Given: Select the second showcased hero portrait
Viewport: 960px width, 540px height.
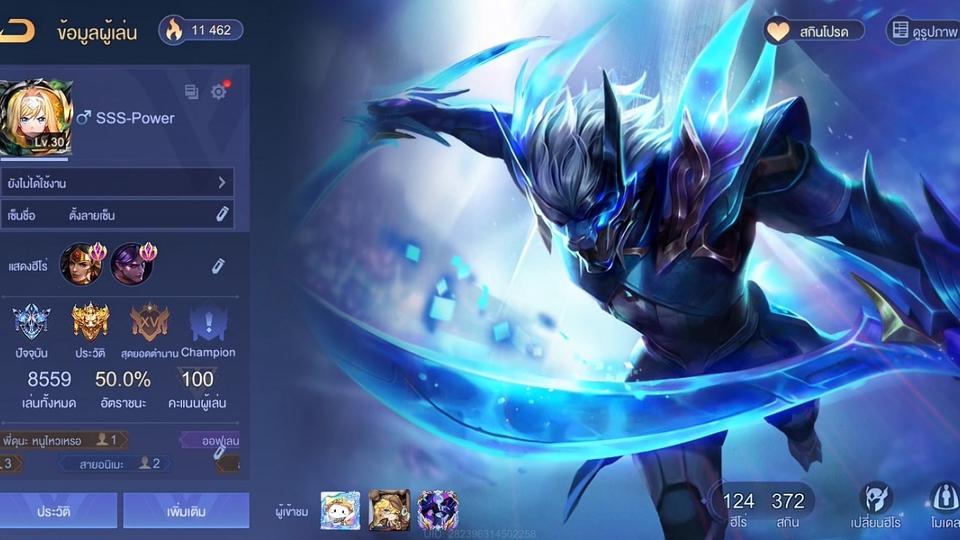Looking at the screenshot, I should [130, 264].
